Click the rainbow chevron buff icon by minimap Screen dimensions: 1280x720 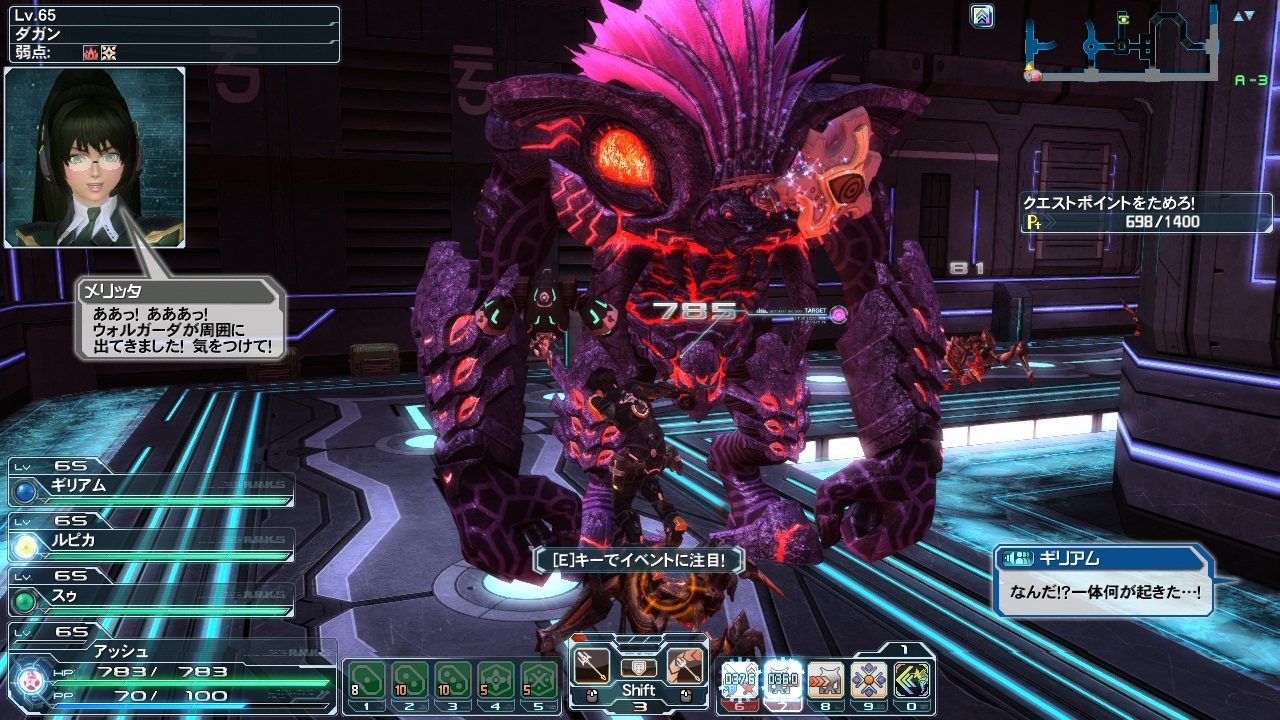click(982, 16)
